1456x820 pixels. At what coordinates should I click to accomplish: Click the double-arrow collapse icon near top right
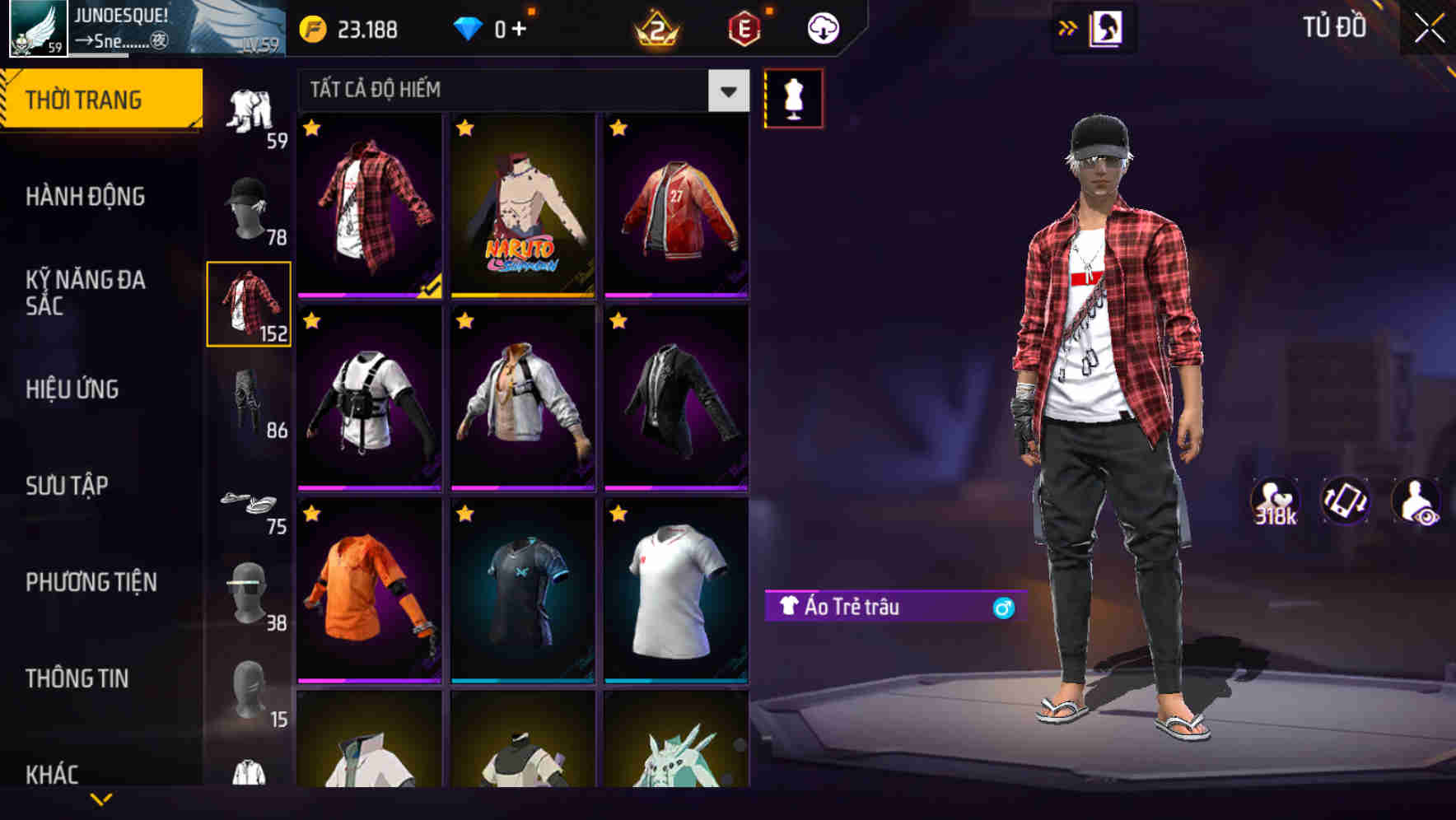(x=1068, y=26)
